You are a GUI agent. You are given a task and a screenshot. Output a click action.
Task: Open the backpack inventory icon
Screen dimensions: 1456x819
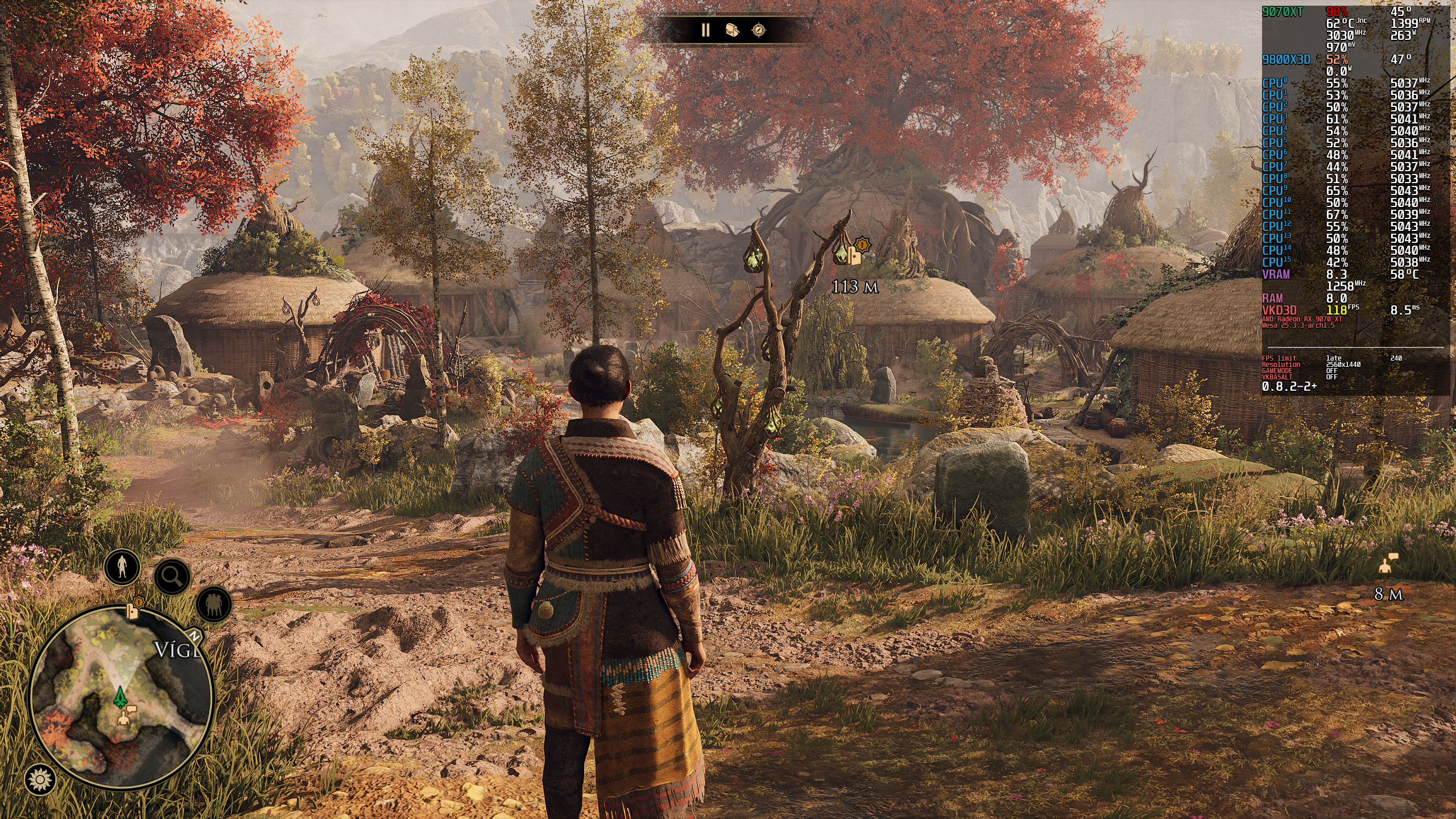click(x=732, y=30)
